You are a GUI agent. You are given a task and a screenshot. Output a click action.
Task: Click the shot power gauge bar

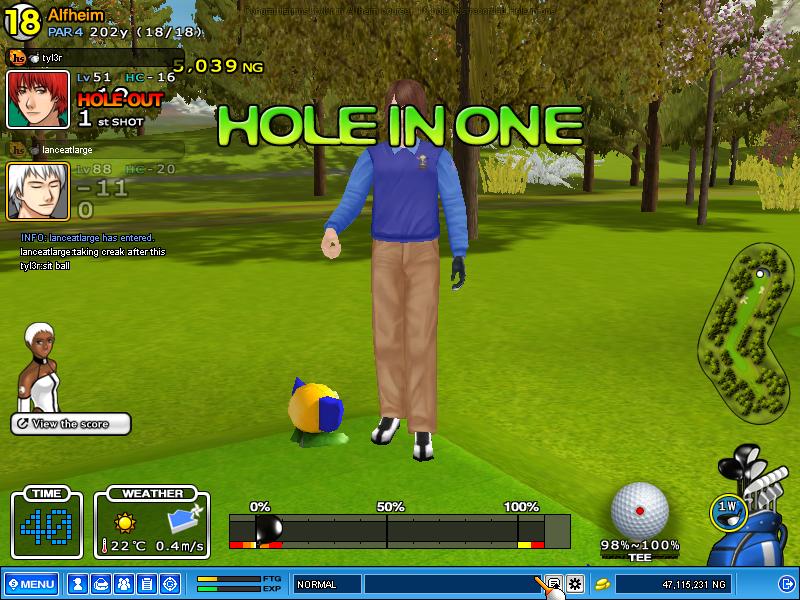pyautogui.click(x=399, y=530)
